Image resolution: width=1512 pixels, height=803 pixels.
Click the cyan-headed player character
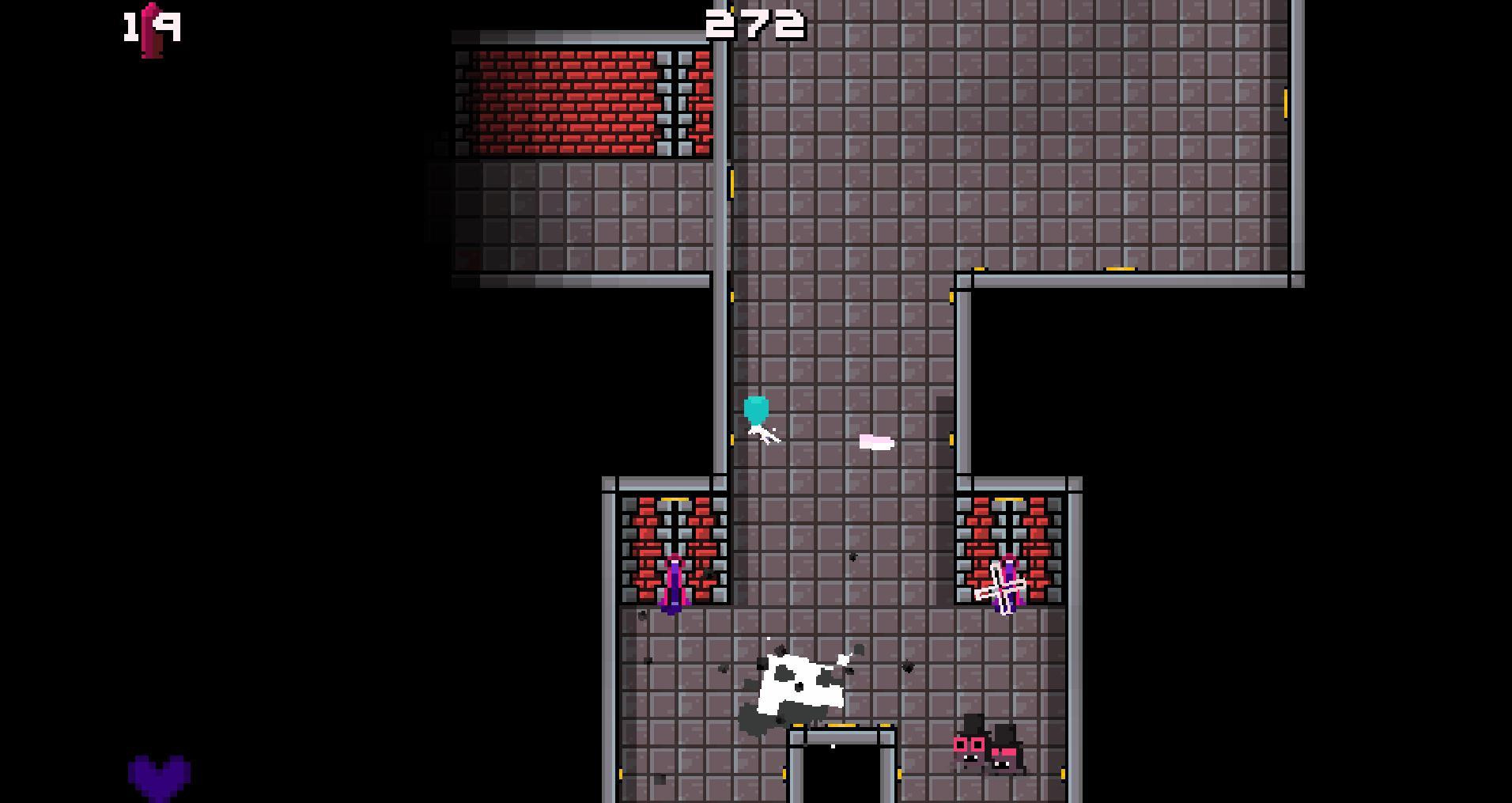click(757, 411)
